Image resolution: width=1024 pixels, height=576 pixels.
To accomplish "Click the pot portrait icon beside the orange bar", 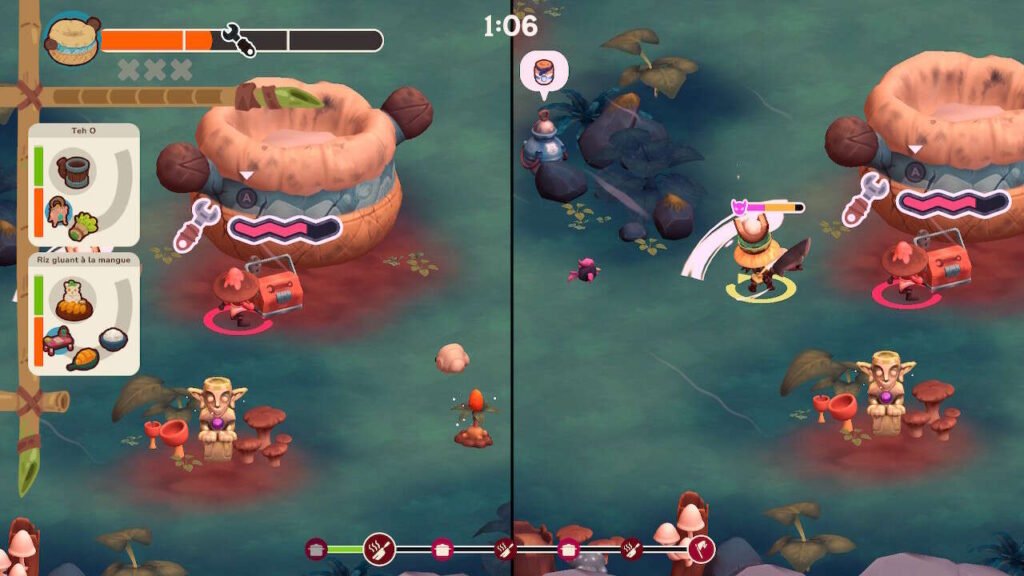I will point(72,40).
